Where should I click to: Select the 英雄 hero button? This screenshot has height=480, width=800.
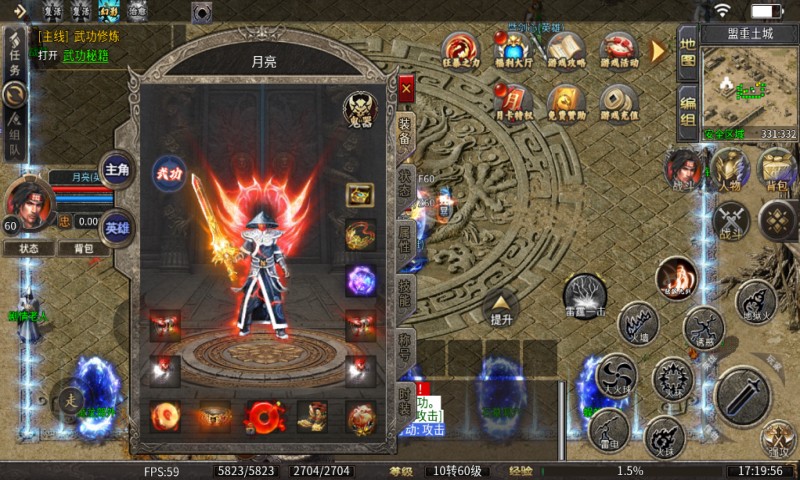(118, 224)
